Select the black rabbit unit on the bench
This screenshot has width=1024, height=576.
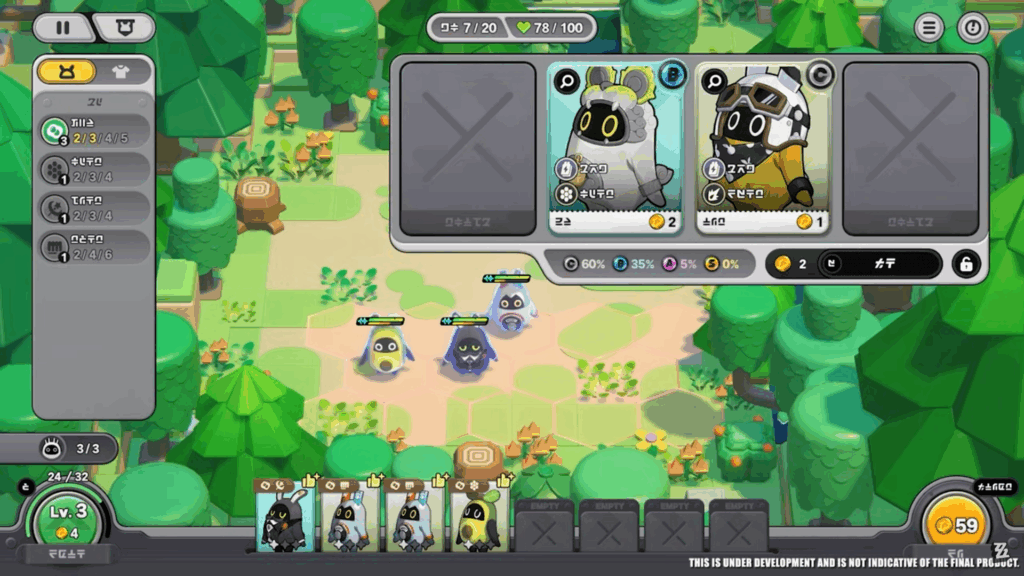(x=284, y=516)
